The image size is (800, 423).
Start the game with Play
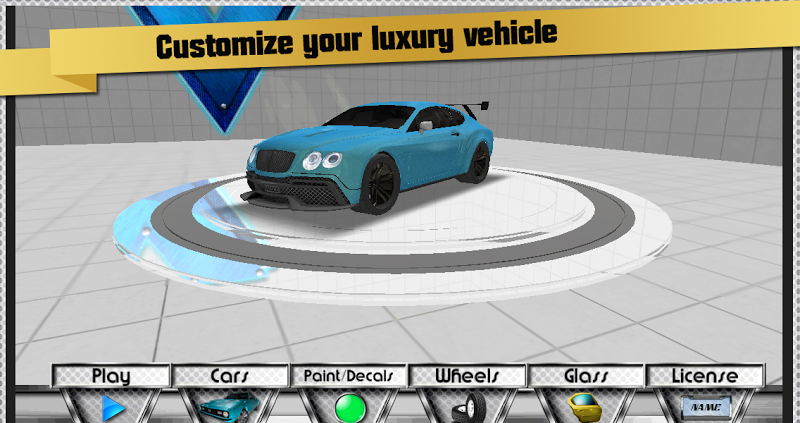(111, 395)
